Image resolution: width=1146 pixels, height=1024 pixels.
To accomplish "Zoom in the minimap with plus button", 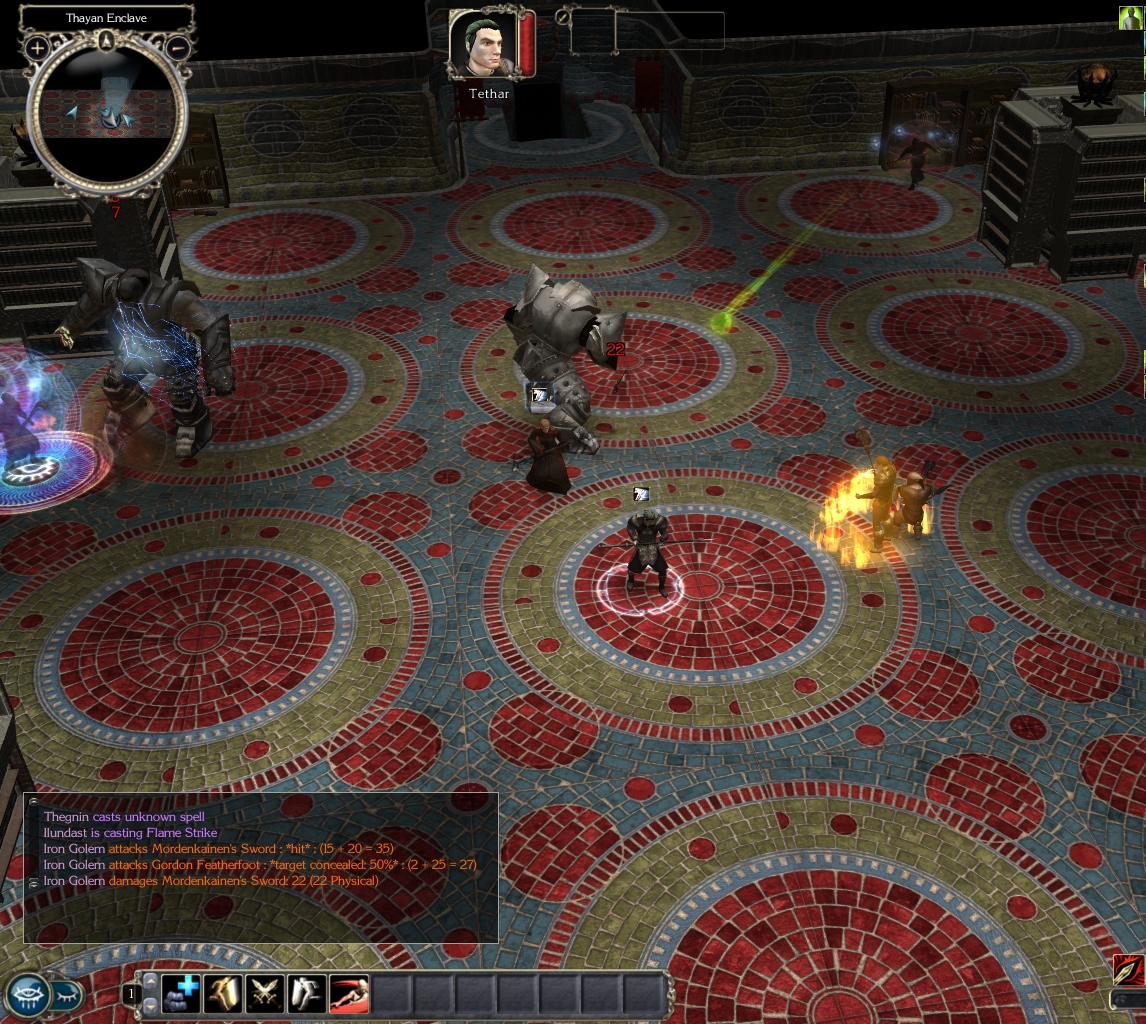I will coord(37,47).
